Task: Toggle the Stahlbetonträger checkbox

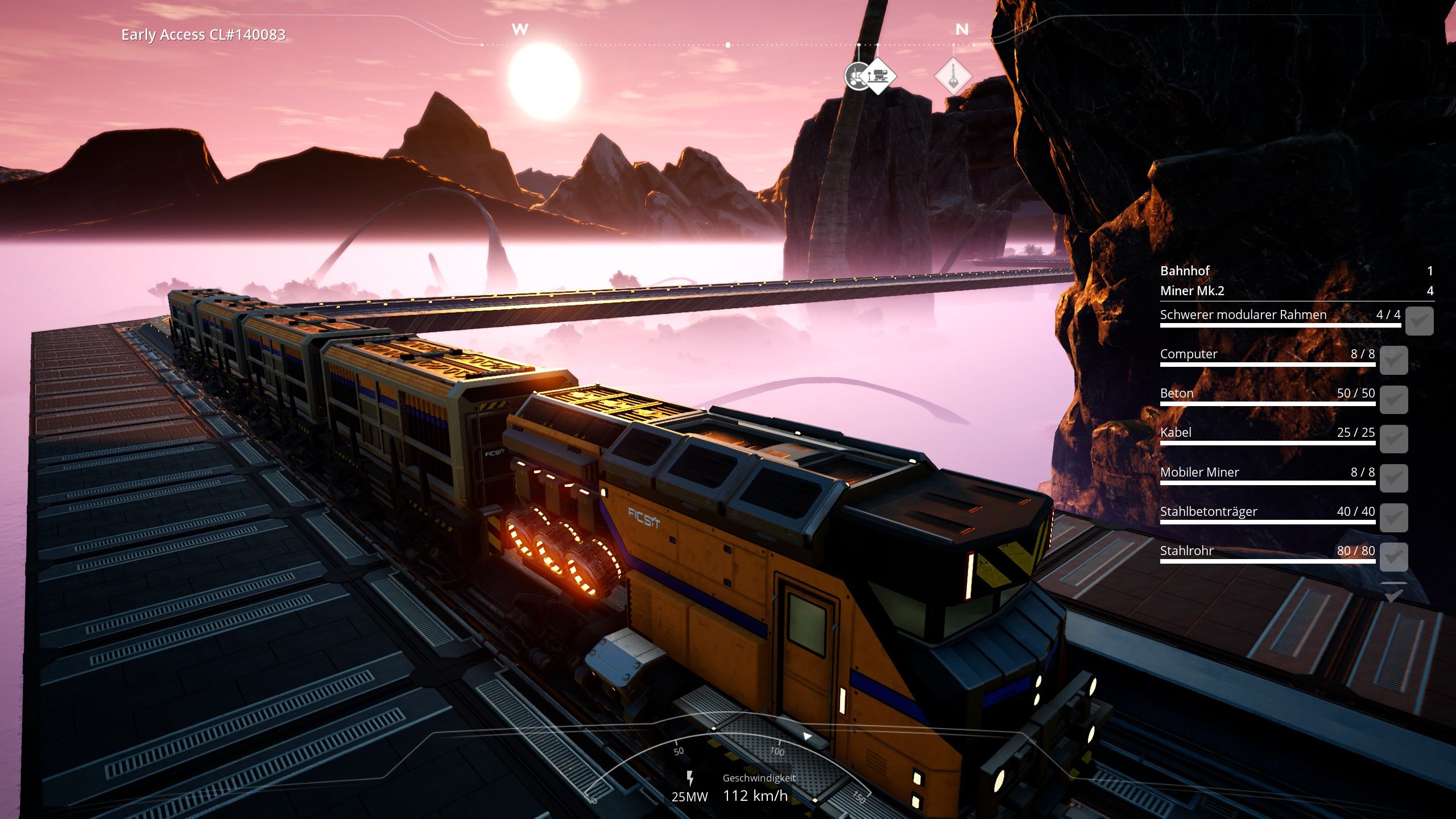Action: click(1393, 517)
